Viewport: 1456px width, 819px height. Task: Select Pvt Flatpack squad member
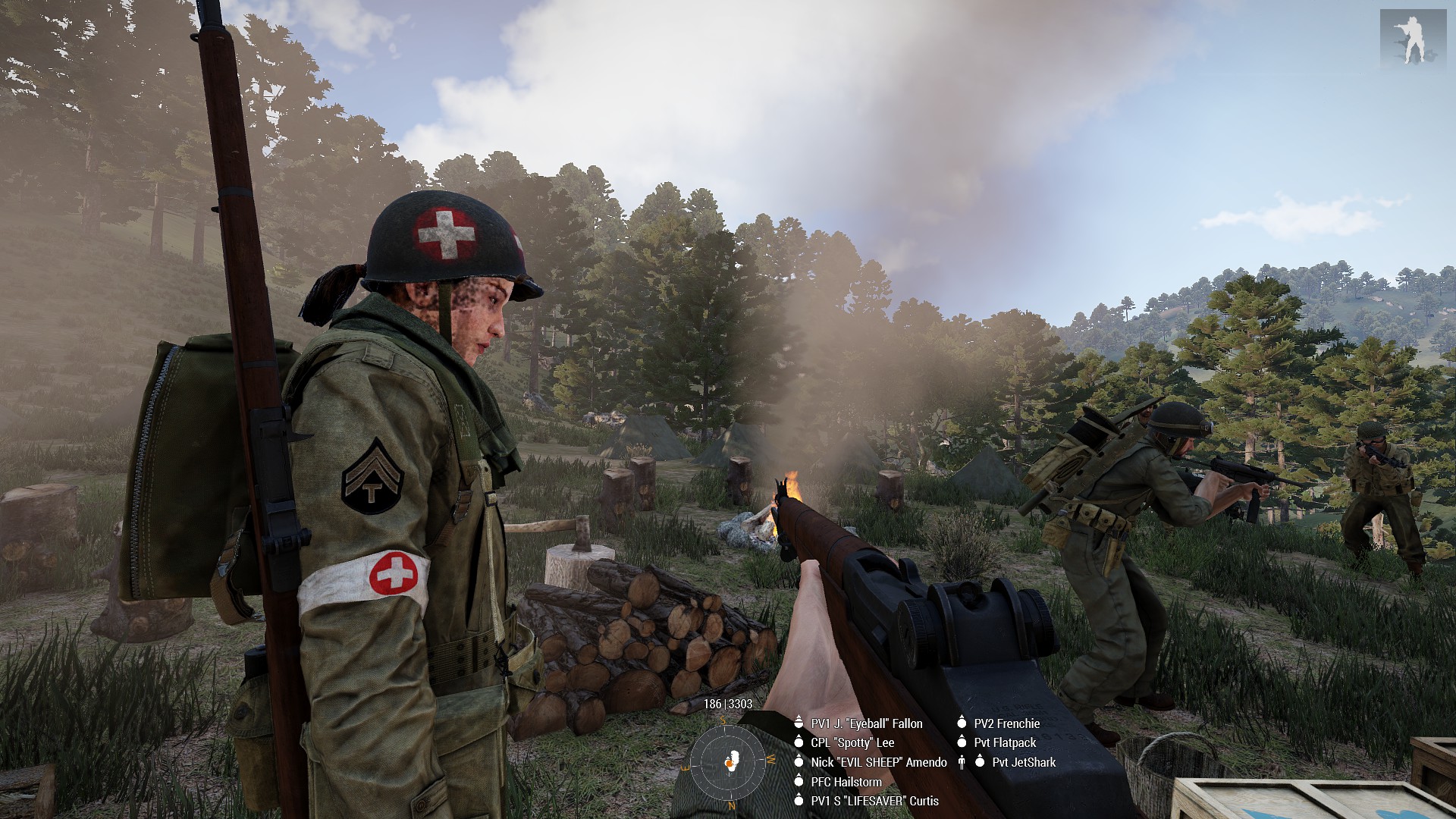click(1005, 743)
